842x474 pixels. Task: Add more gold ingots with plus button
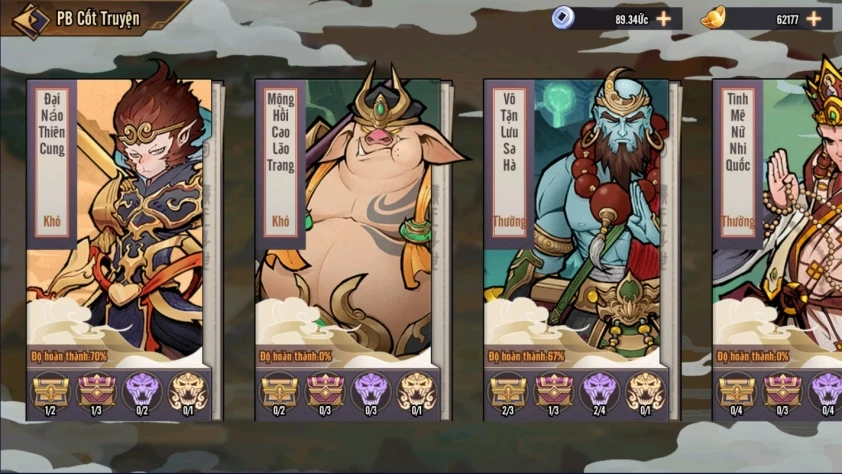(x=814, y=18)
